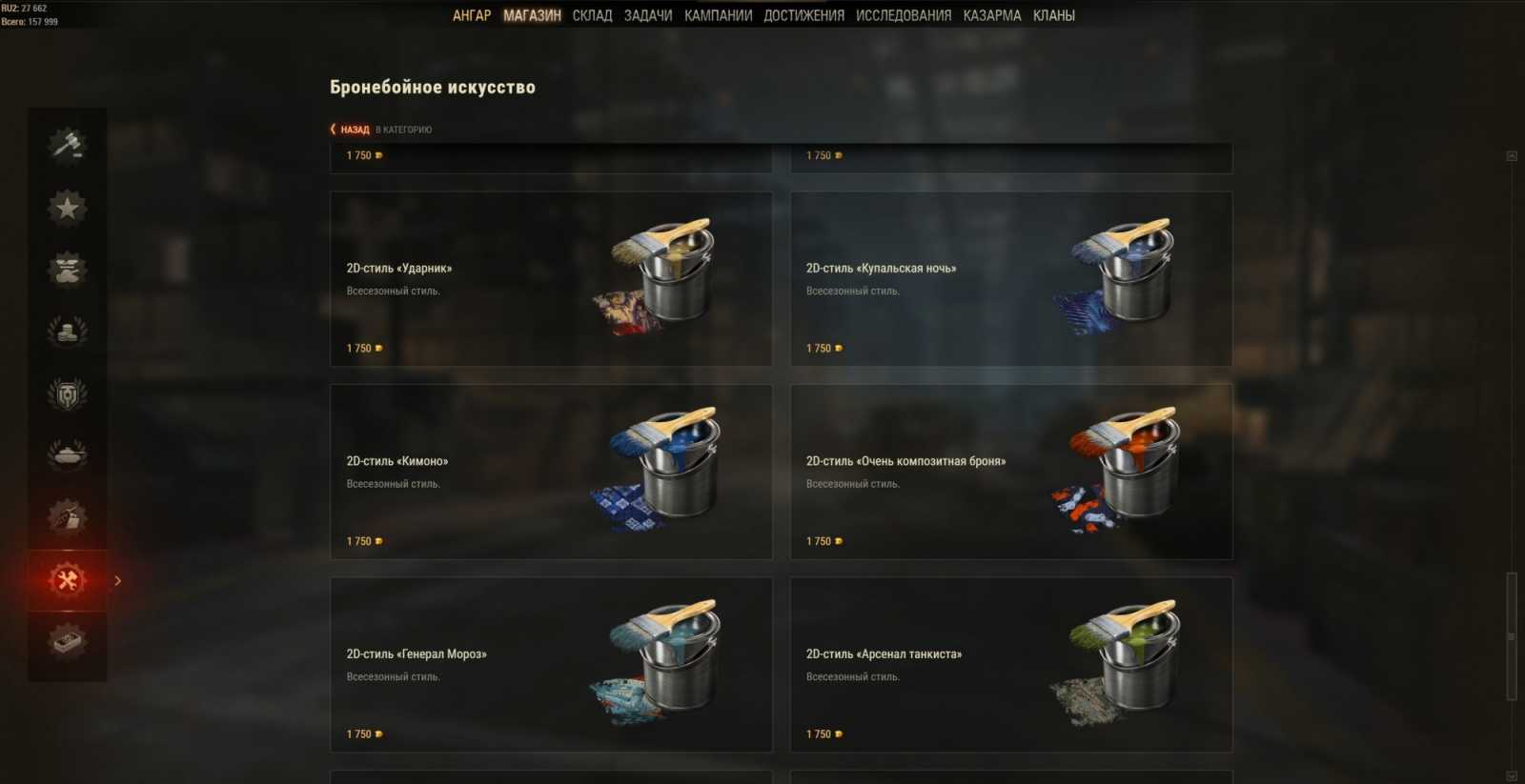Click the premium account emblem icon in sidebar

pos(65,393)
